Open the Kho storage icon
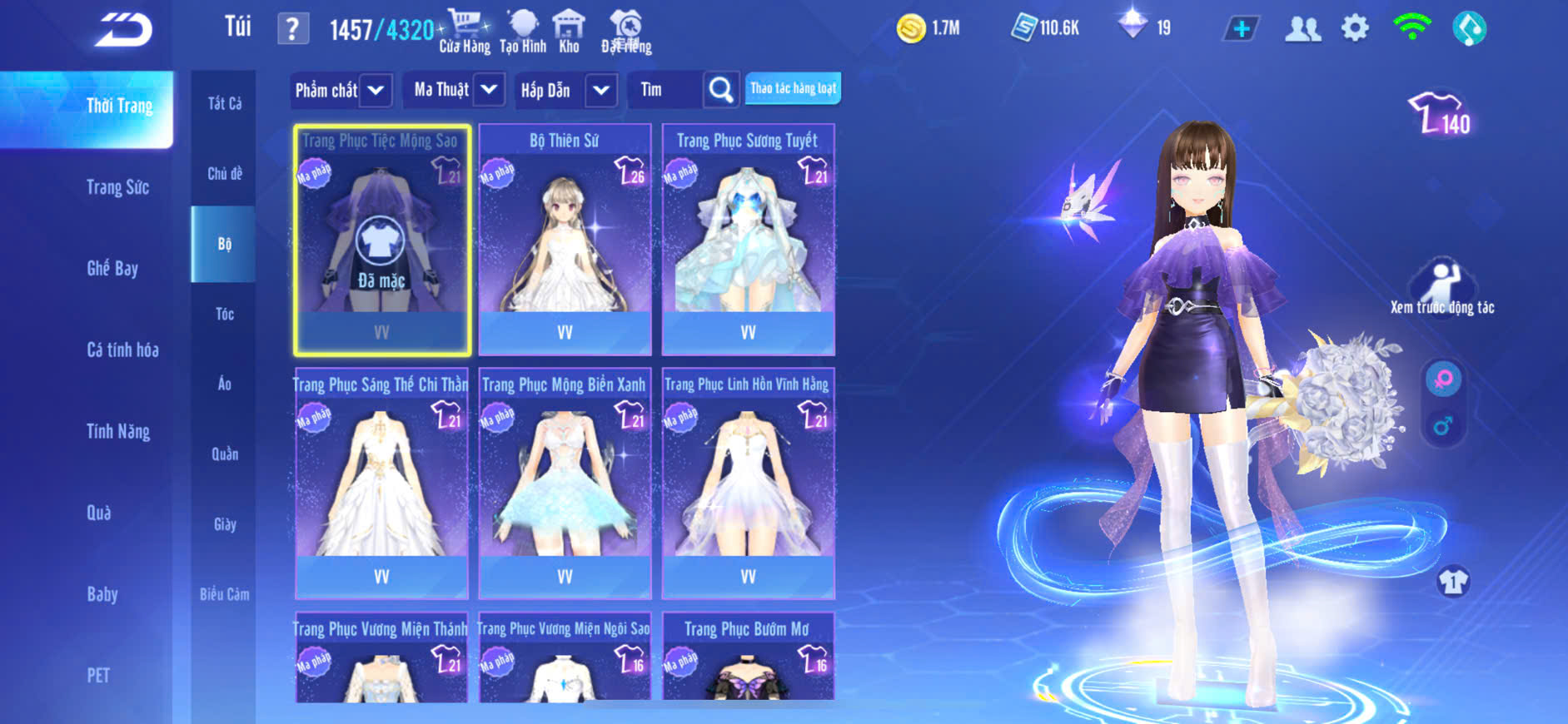Viewport: 1568px width, 724px height. pos(569,32)
